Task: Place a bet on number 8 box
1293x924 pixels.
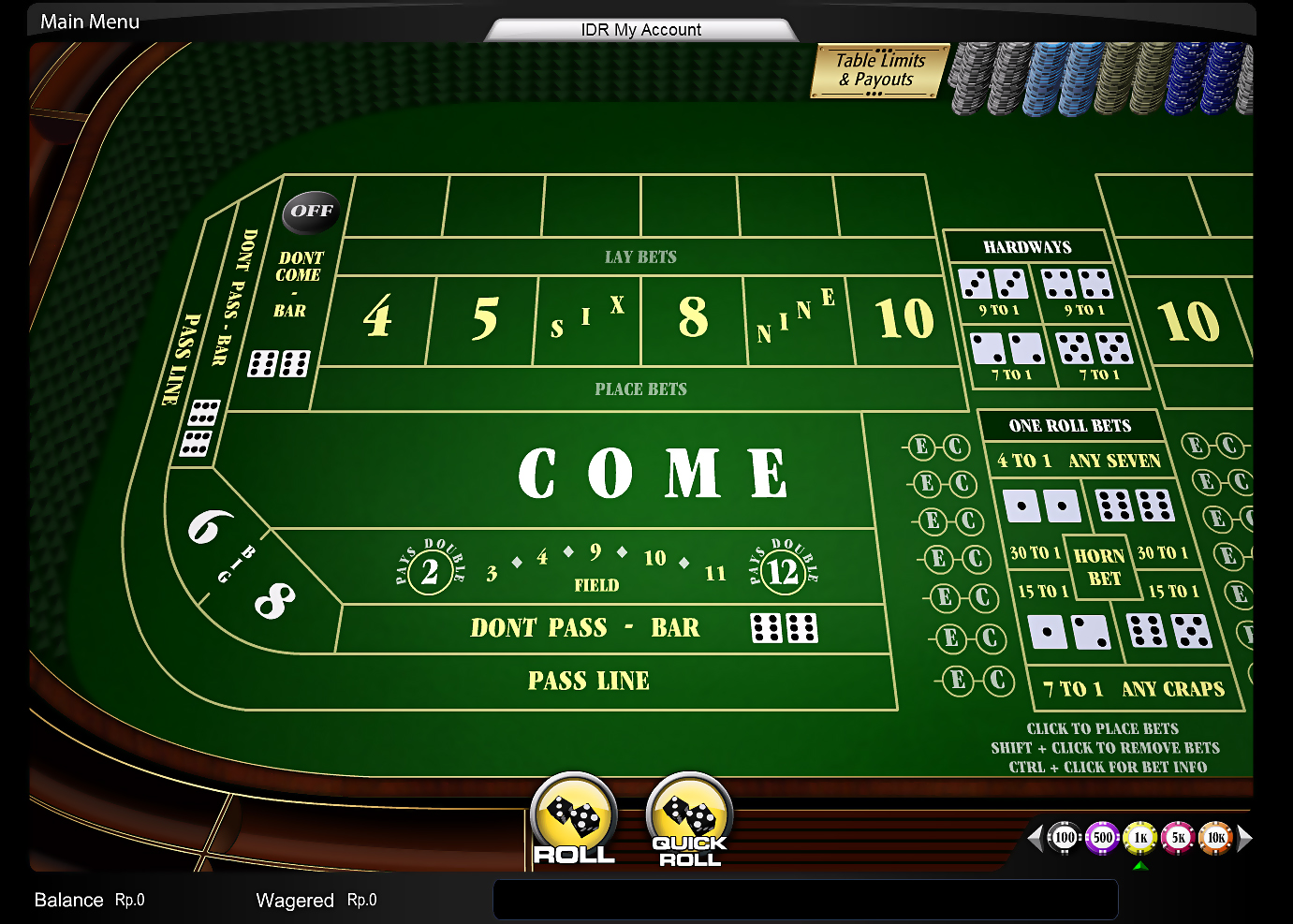Action: [693, 318]
